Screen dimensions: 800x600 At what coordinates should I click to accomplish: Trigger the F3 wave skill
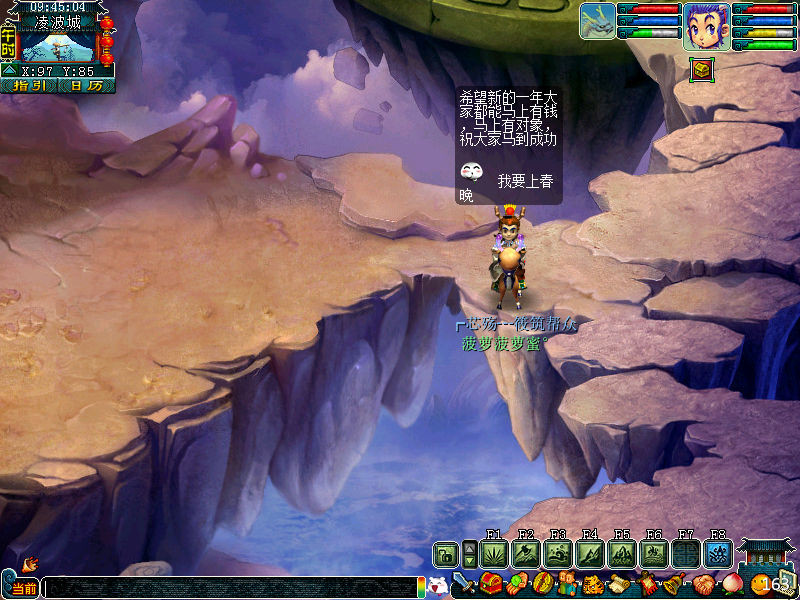(558, 554)
